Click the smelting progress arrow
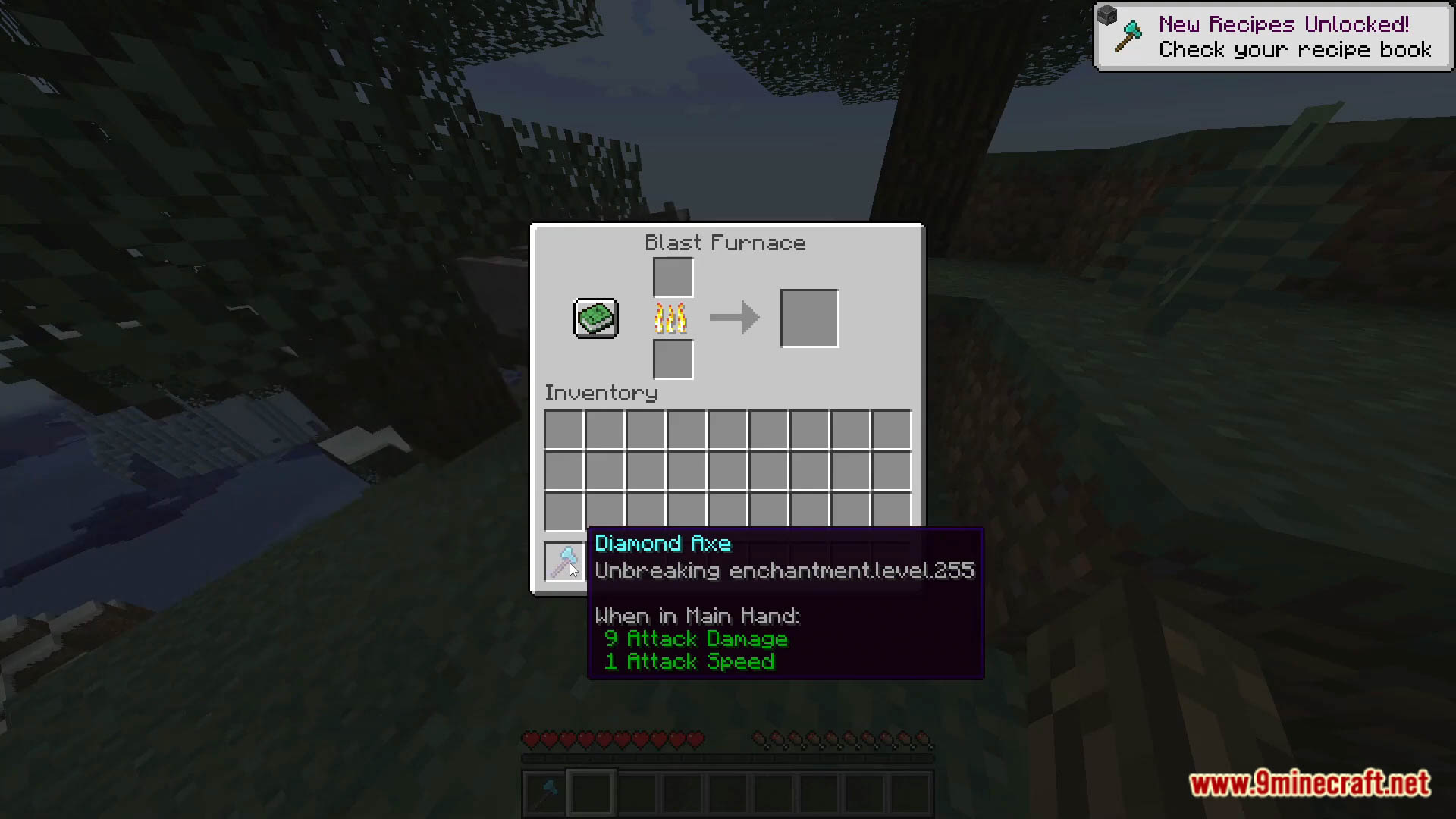 pos(733,318)
